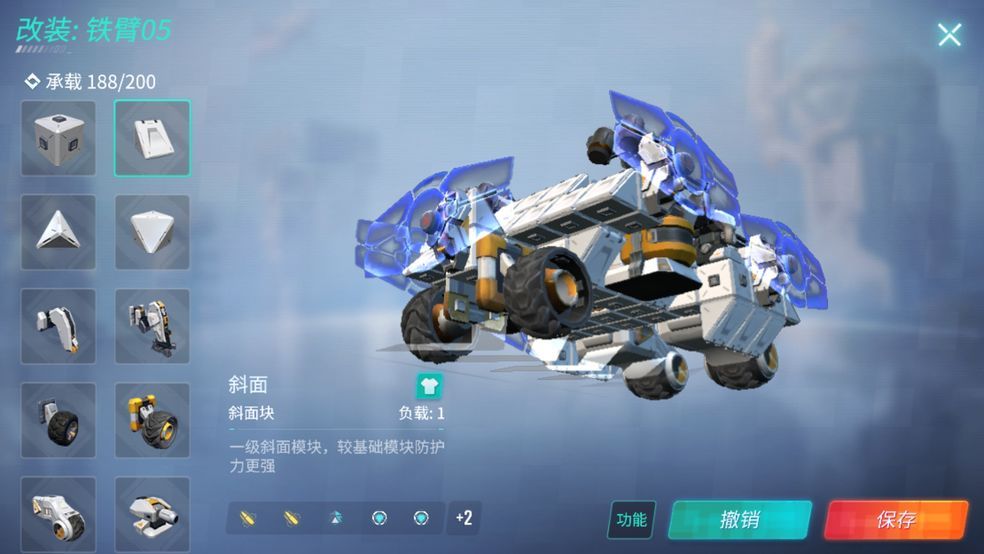Viewport: 984px width, 554px height.
Task: Expand the +2 extra attributes indicator
Action: 463,517
